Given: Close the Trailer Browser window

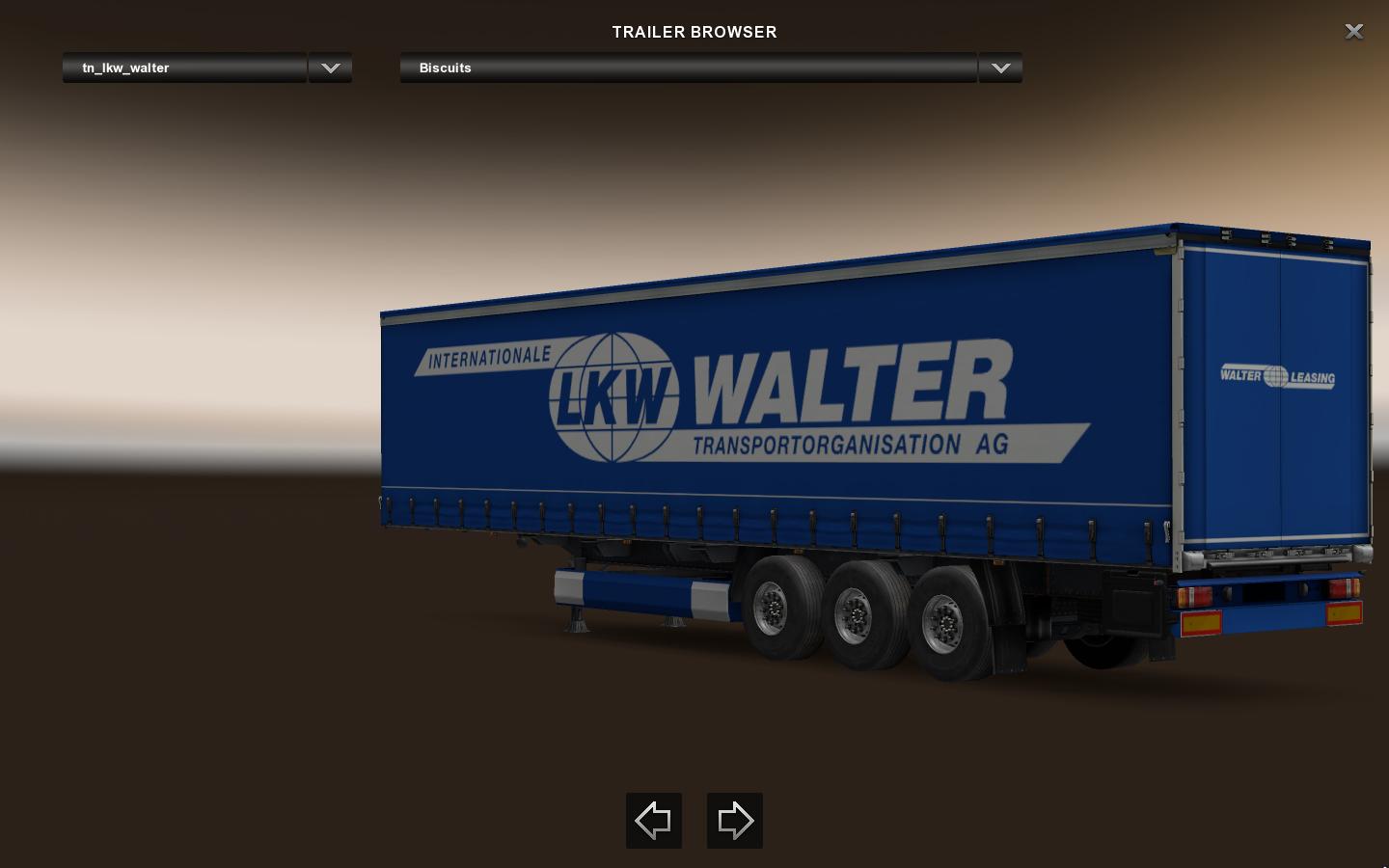Looking at the screenshot, I should [1353, 32].
